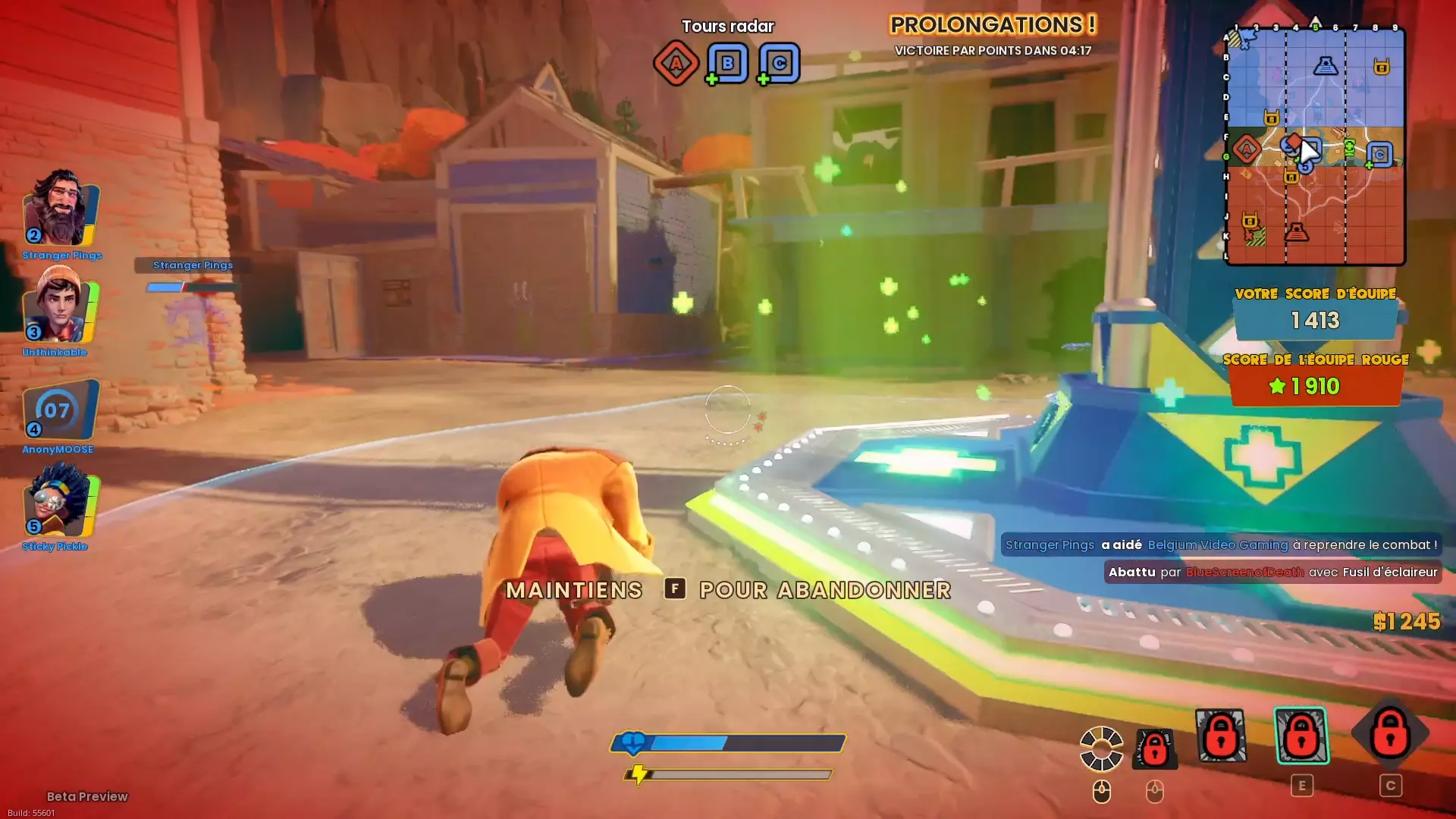
Task: Click Unthinkable teammate portrait
Action: click(x=61, y=307)
